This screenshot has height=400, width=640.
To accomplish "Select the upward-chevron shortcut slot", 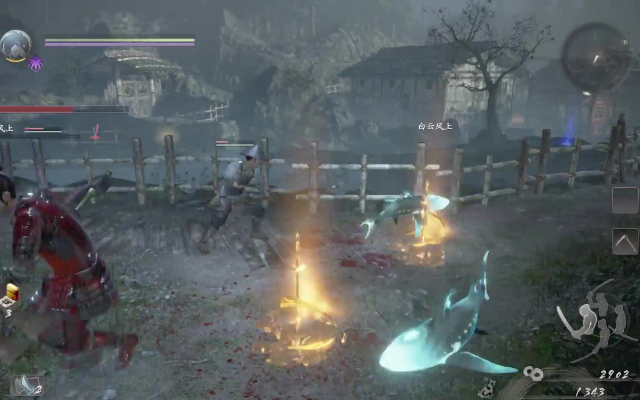I will point(625,241).
